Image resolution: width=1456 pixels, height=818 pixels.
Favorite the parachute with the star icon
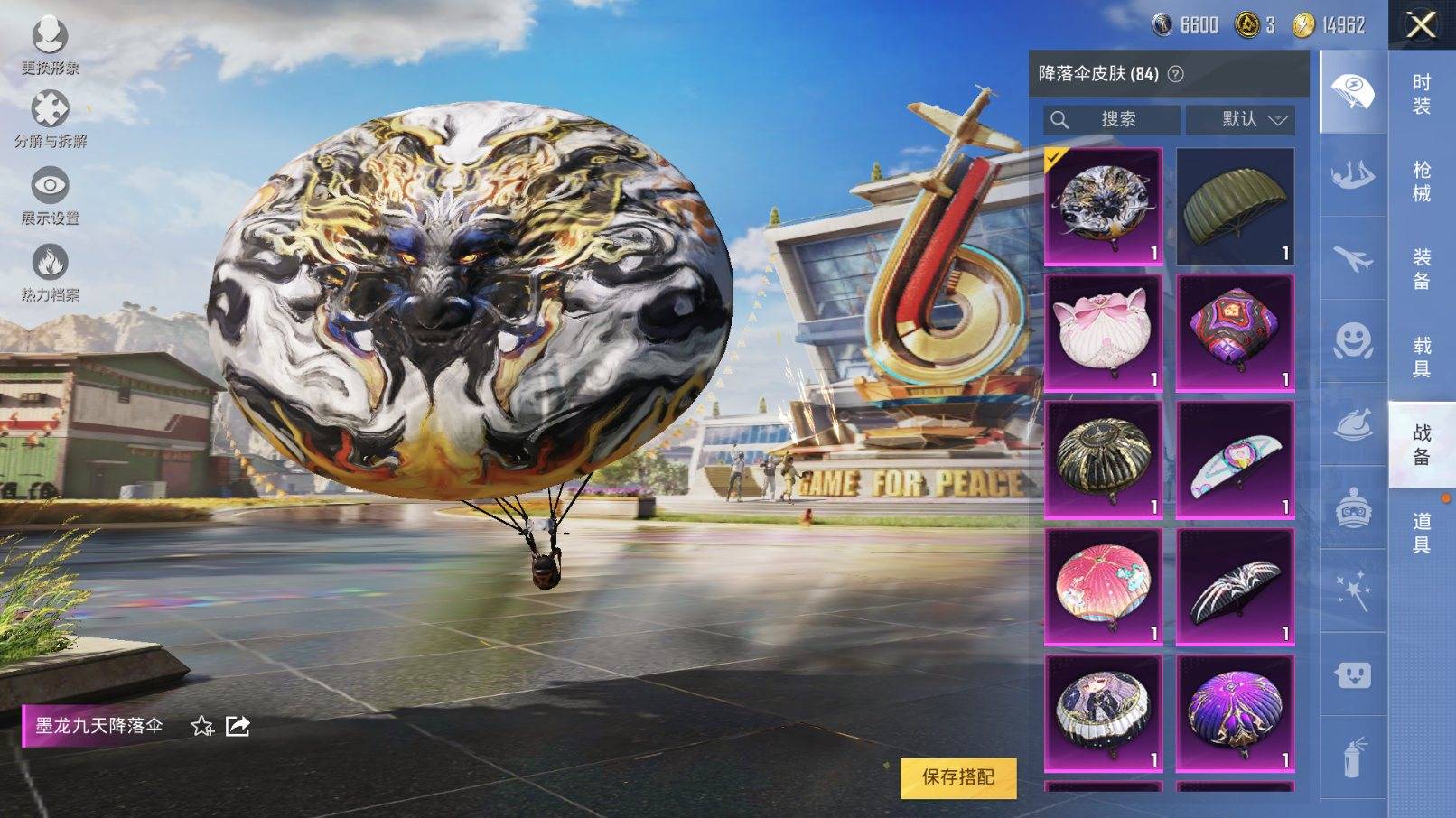(202, 726)
